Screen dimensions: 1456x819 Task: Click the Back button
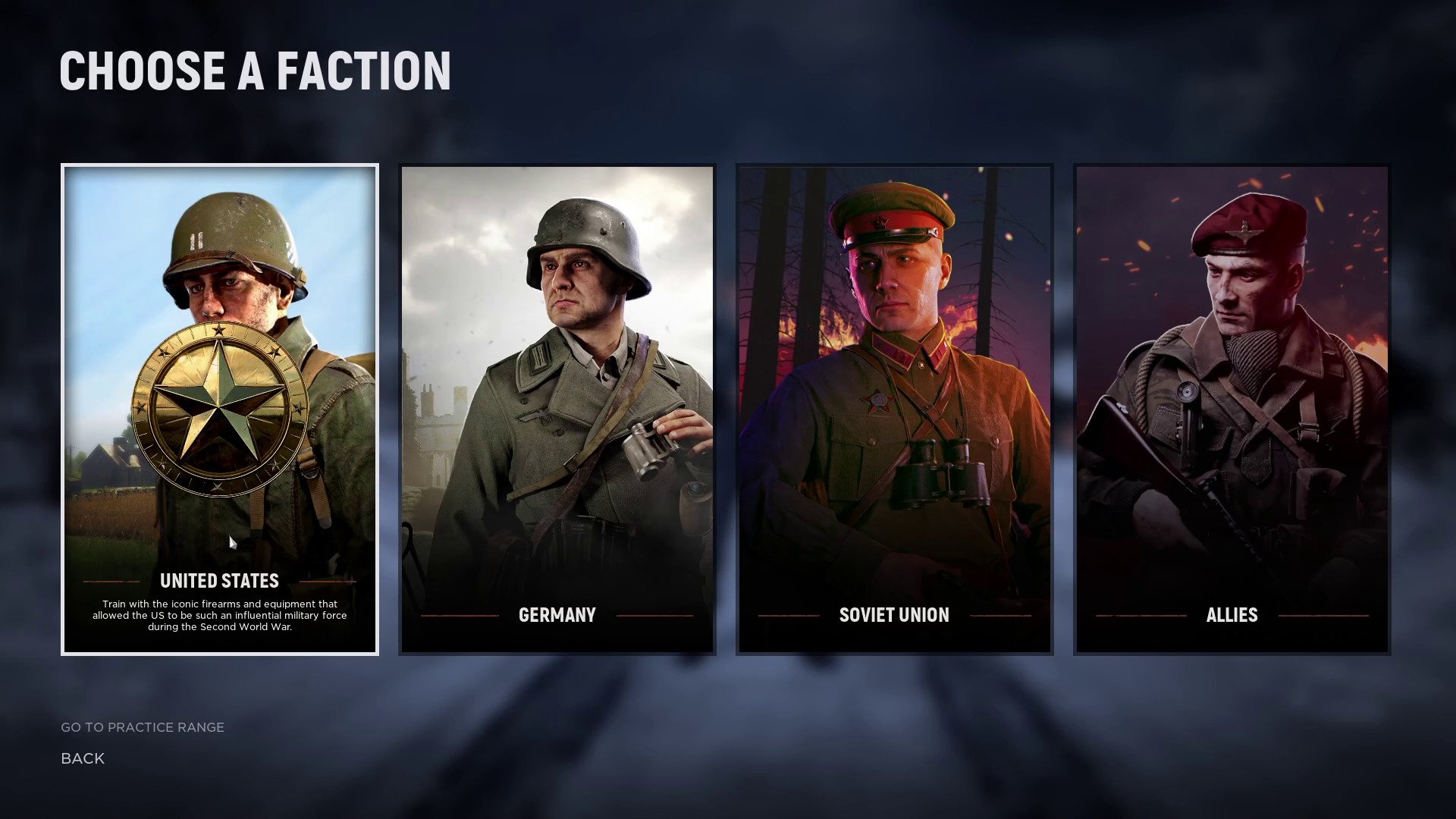click(83, 758)
